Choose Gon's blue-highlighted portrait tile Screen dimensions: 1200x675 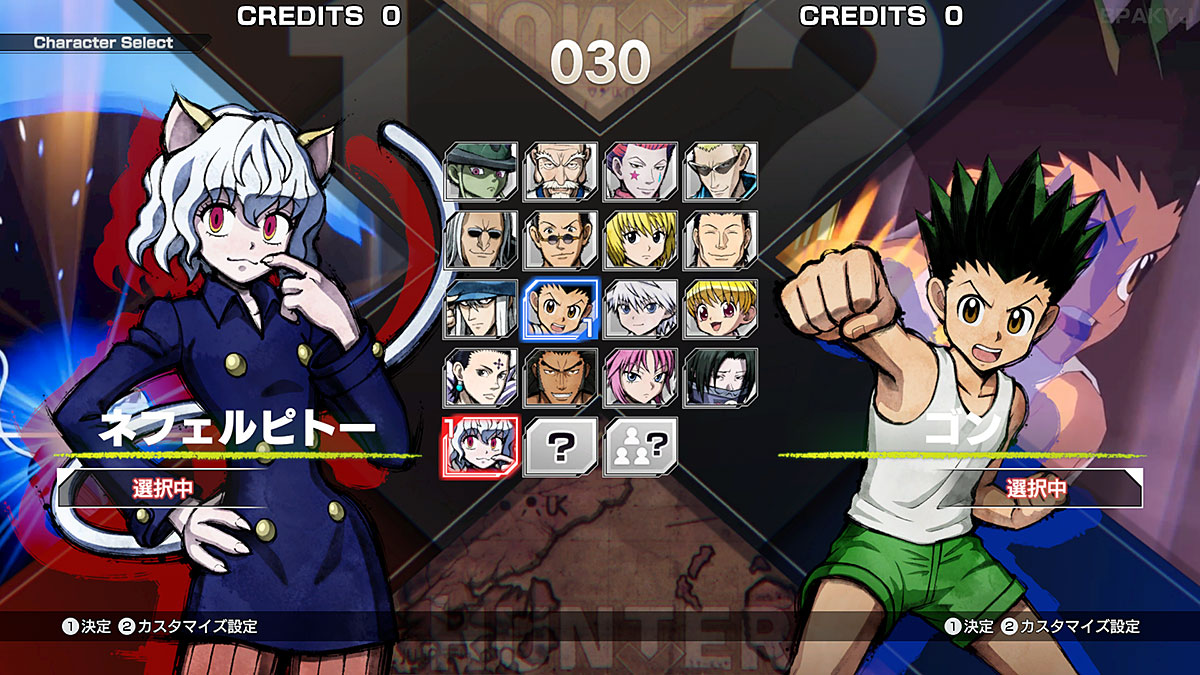tap(561, 308)
